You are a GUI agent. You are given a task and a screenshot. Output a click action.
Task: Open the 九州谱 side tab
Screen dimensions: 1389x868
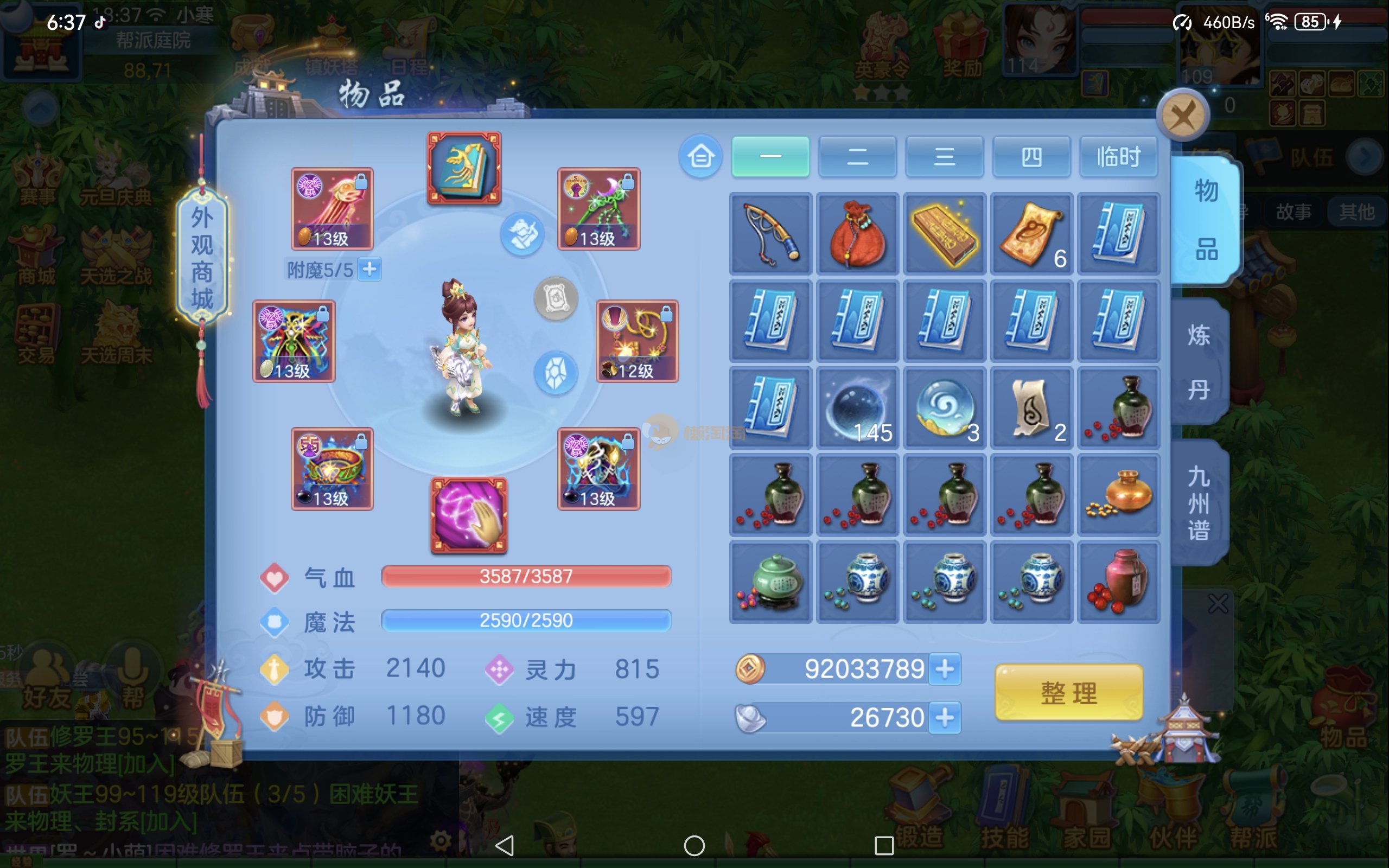[x=1199, y=503]
